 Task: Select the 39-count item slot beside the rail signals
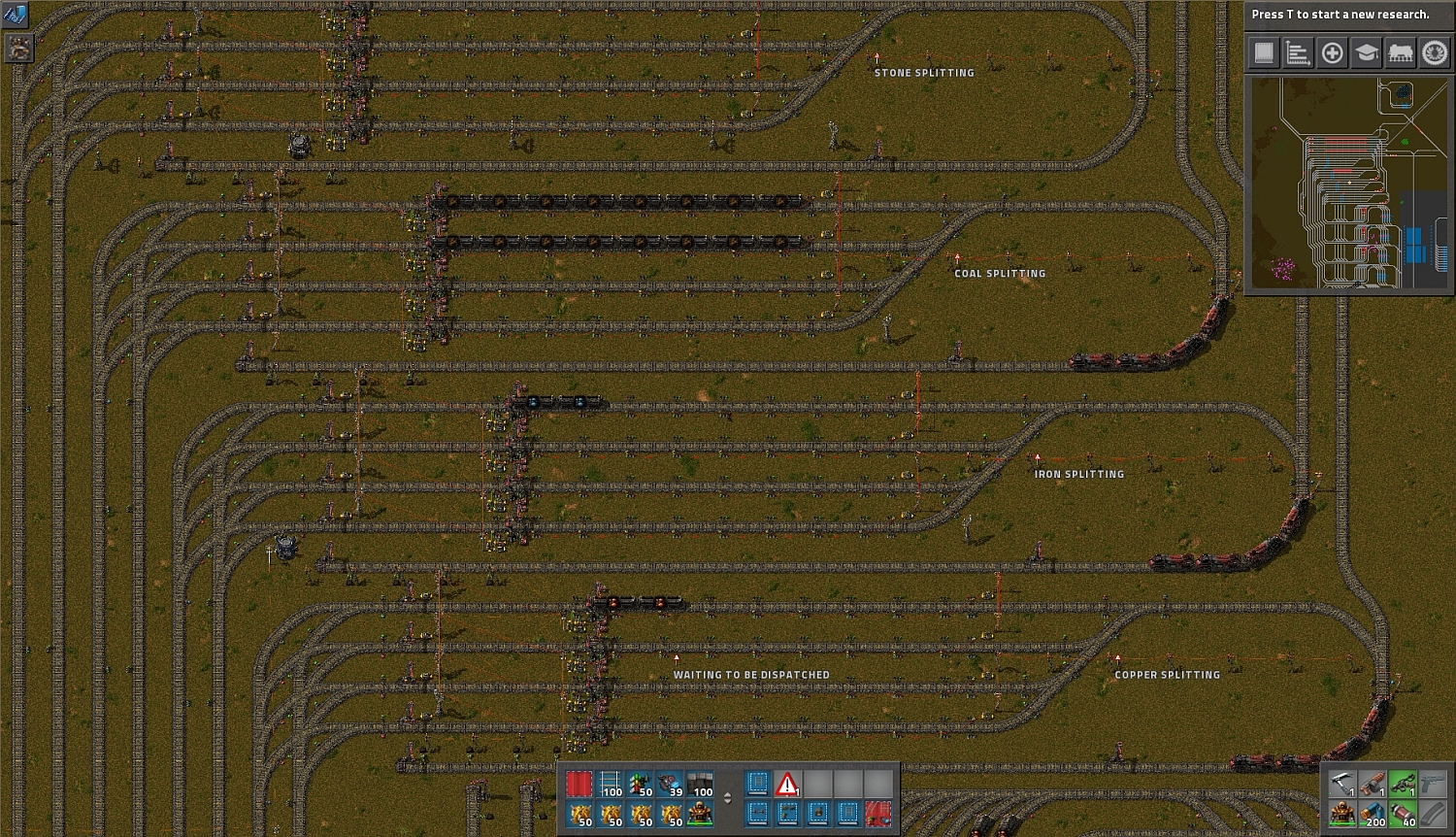coord(670,784)
